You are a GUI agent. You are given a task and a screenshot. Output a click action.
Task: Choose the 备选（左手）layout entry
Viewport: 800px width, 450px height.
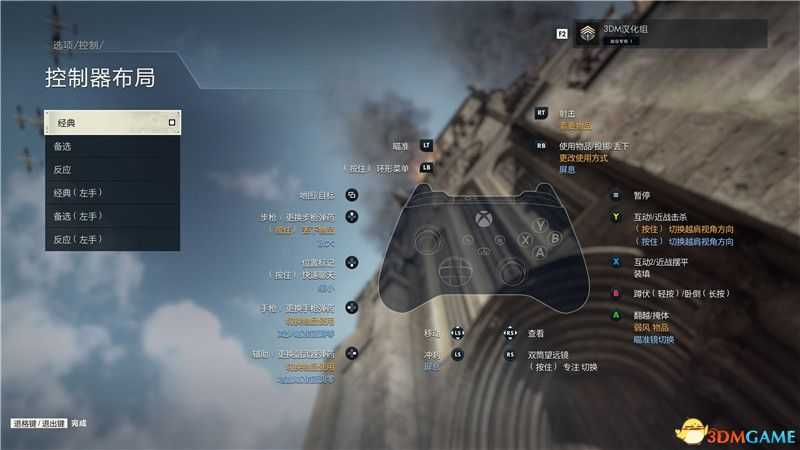[x=112, y=216]
